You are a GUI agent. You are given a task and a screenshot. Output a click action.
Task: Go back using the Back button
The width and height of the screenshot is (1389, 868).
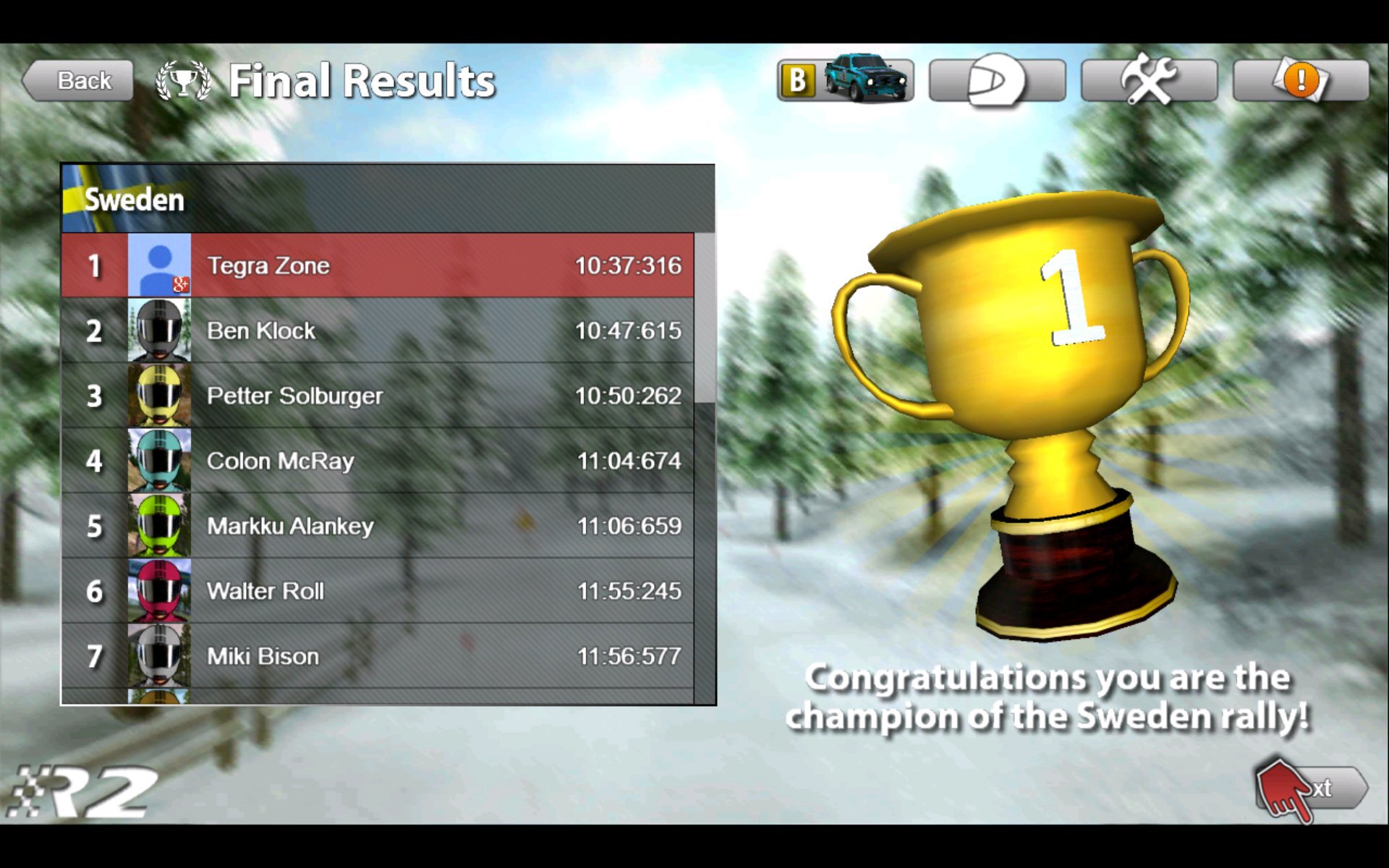pos(78,80)
